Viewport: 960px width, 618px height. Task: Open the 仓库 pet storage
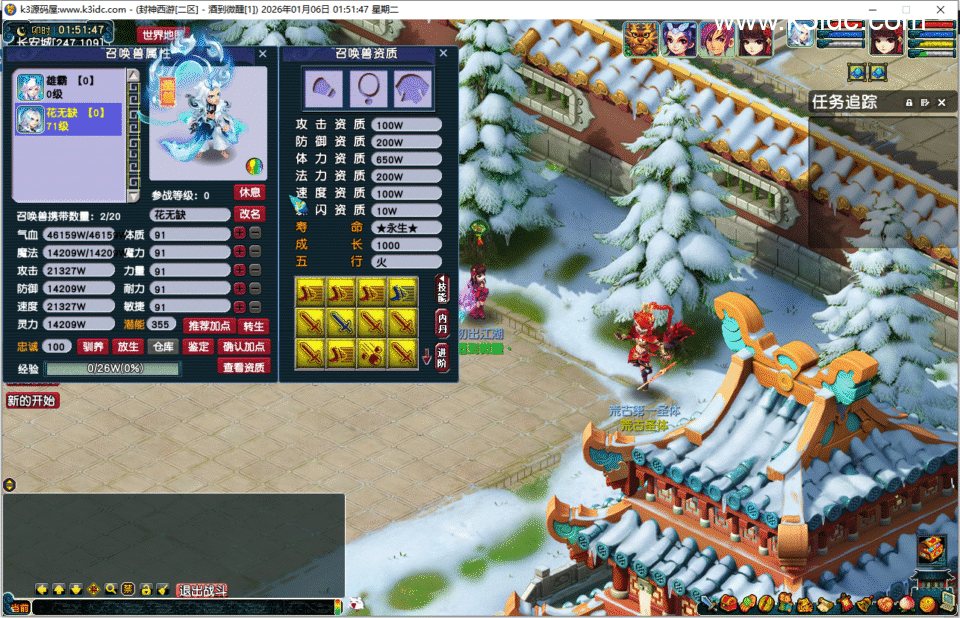point(163,347)
